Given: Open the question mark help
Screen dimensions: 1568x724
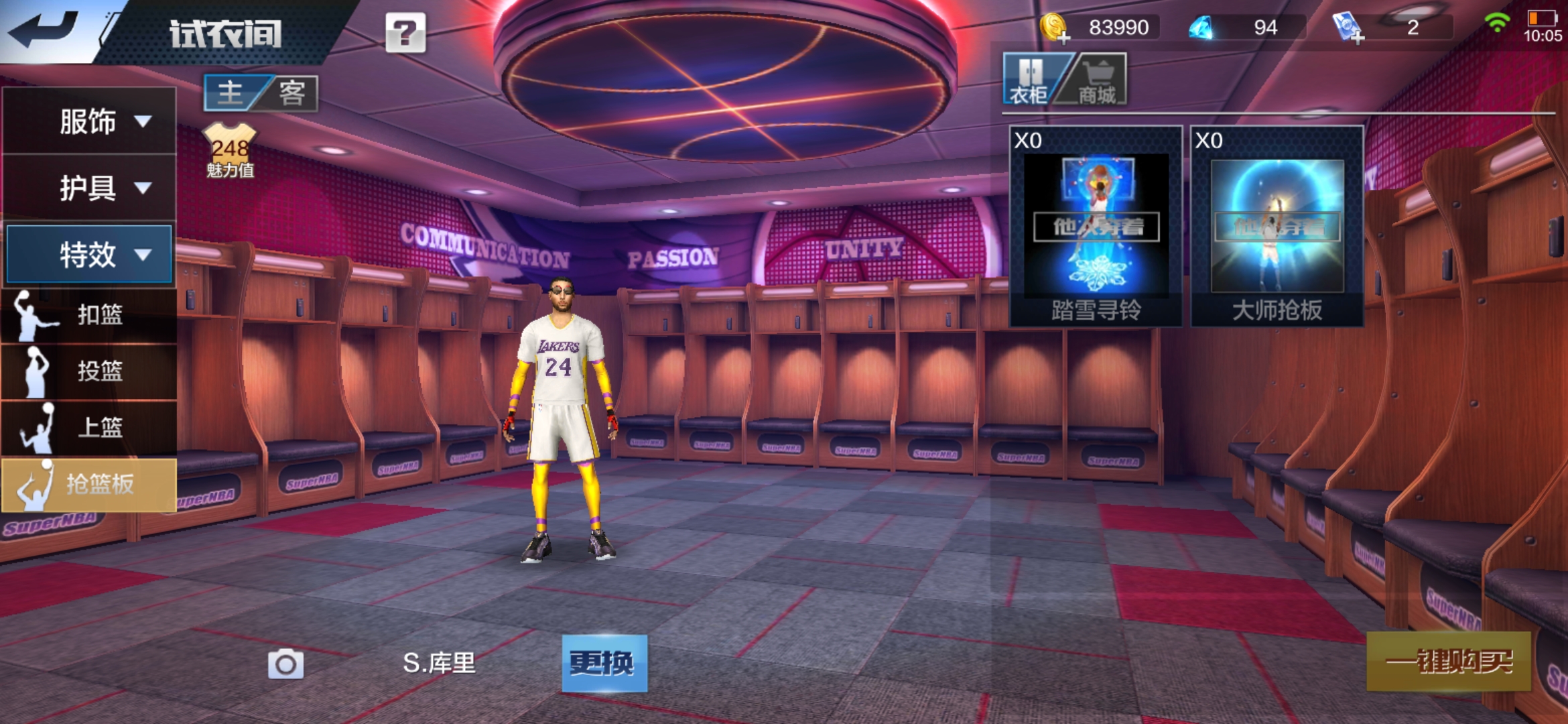Looking at the screenshot, I should (405, 32).
